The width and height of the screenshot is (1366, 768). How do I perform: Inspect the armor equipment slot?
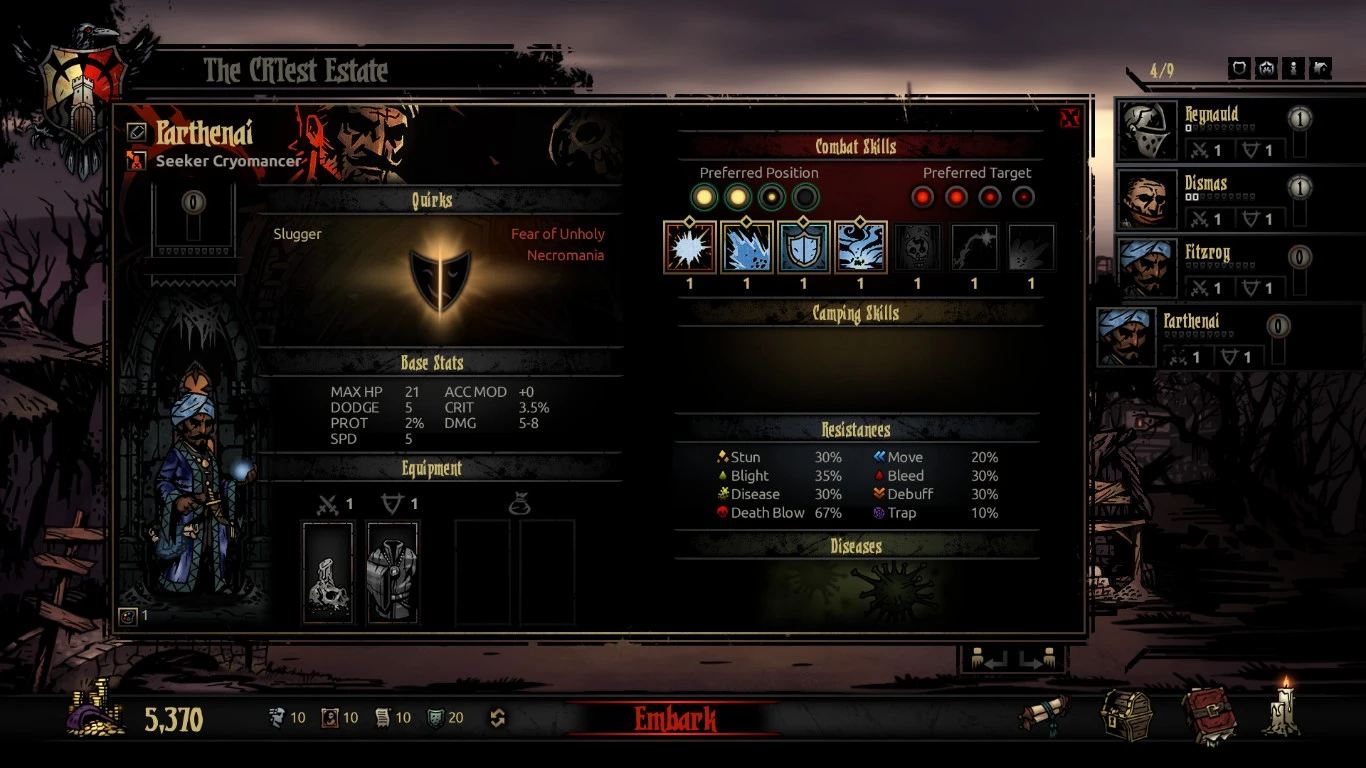pos(392,573)
